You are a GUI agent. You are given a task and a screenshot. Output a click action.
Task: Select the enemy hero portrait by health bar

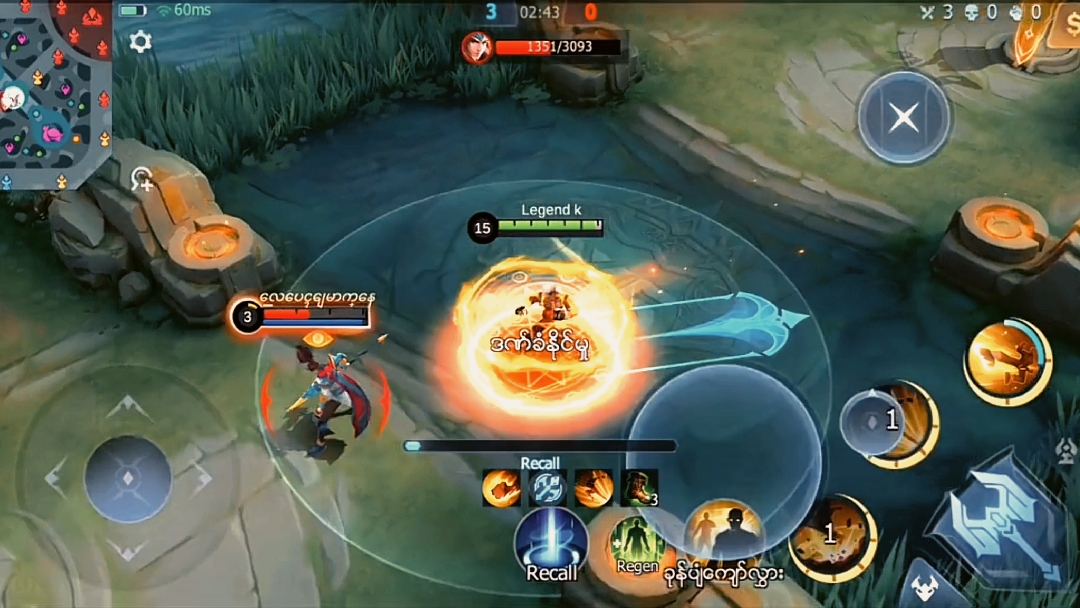pos(477,47)
